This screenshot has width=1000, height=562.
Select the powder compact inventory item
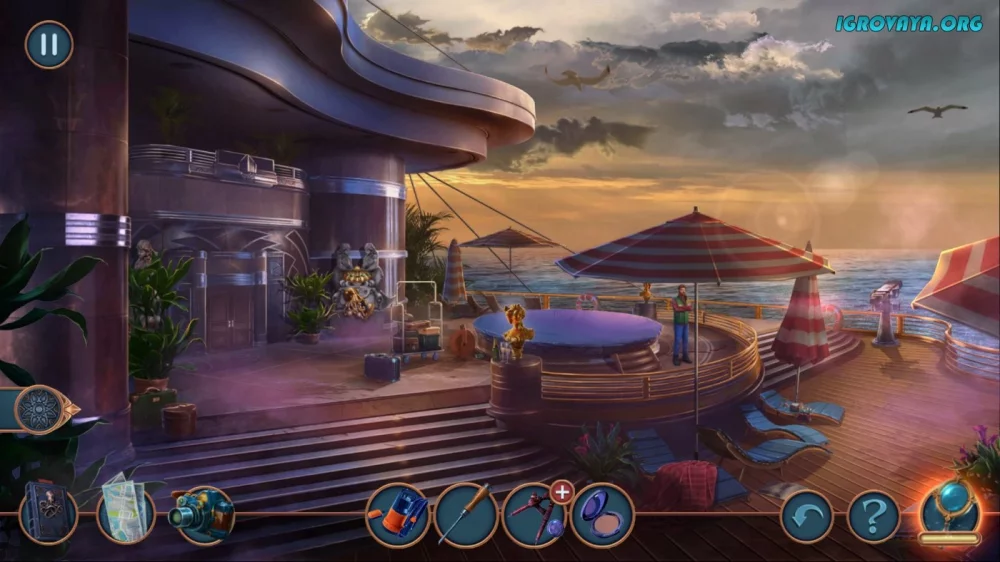click(x=602, y=515)
